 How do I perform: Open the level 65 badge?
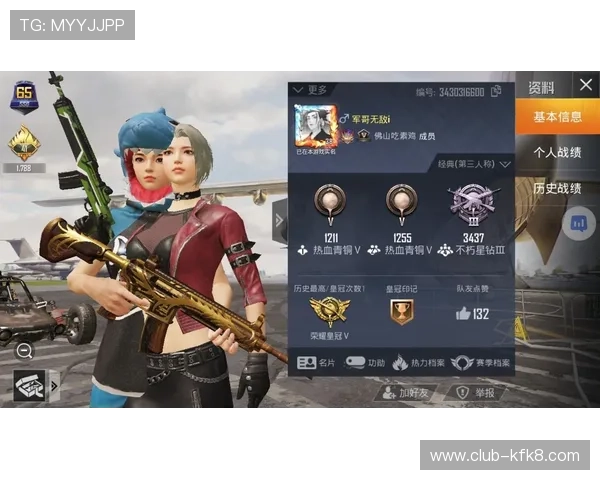click(x=23, y=96)
